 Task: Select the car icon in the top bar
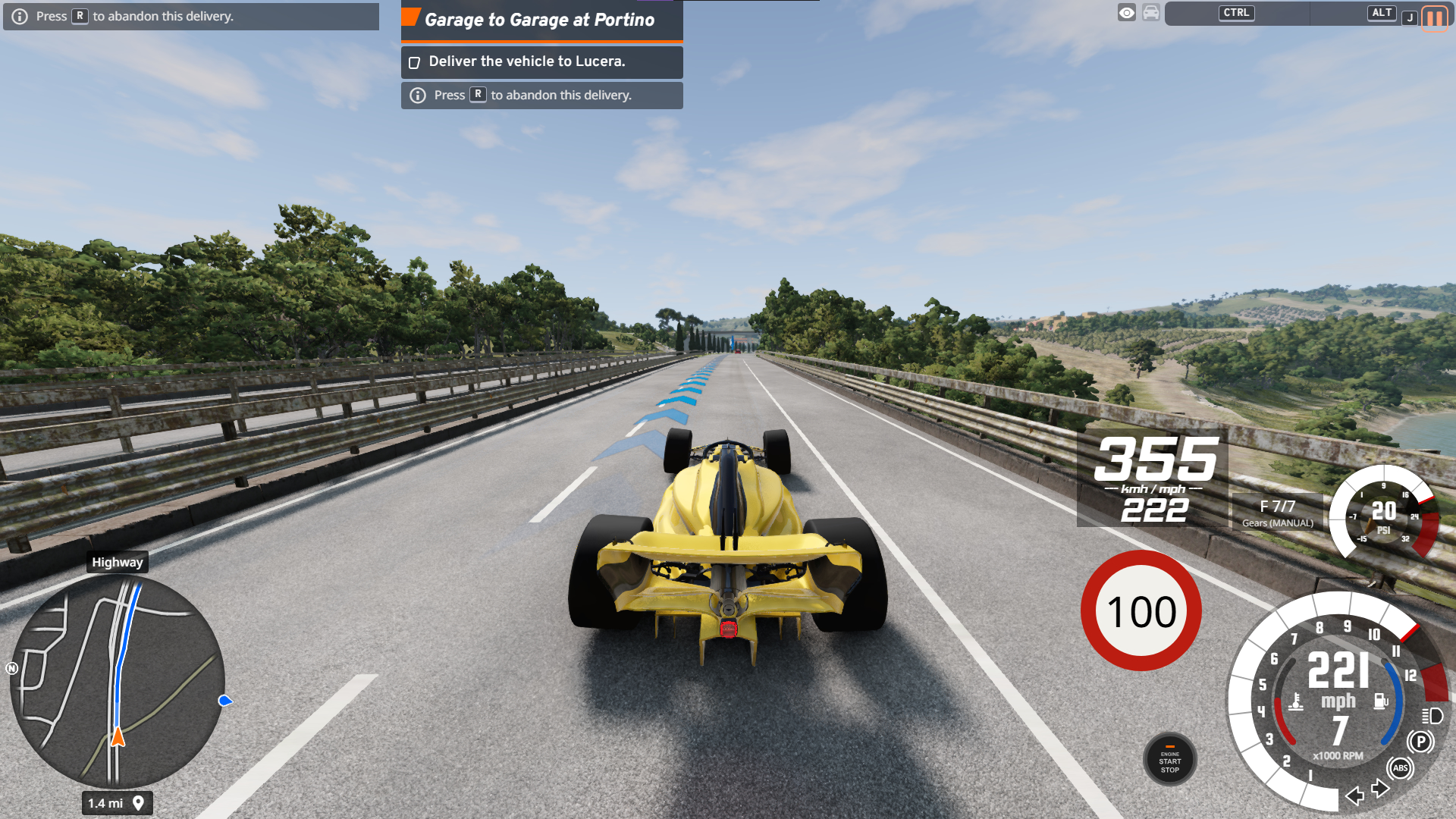[1151, 13]
